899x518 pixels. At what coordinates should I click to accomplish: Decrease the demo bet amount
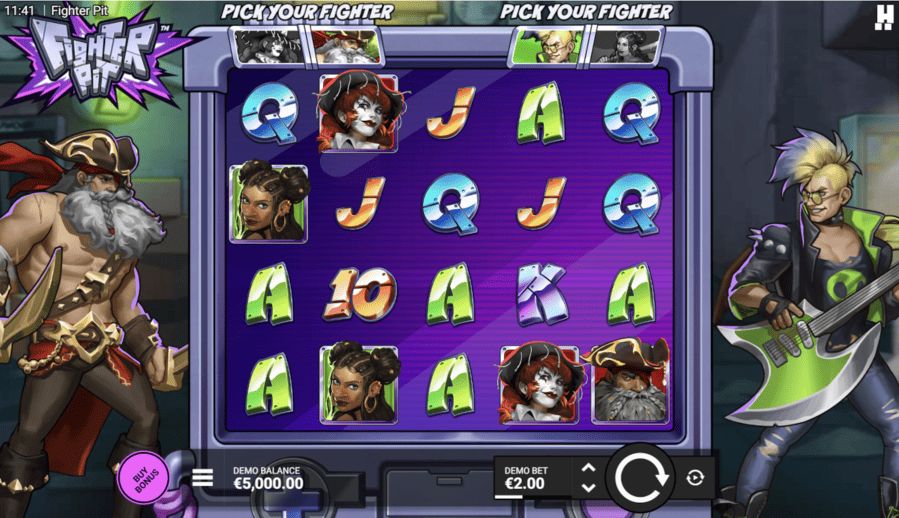click(588, 488)
